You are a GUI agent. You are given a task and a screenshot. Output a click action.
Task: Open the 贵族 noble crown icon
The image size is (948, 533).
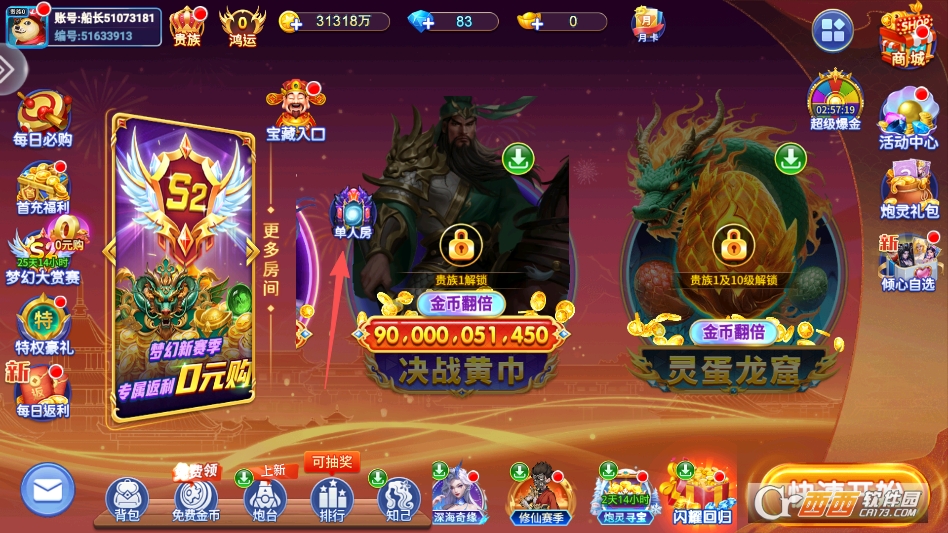pos(187,24)
